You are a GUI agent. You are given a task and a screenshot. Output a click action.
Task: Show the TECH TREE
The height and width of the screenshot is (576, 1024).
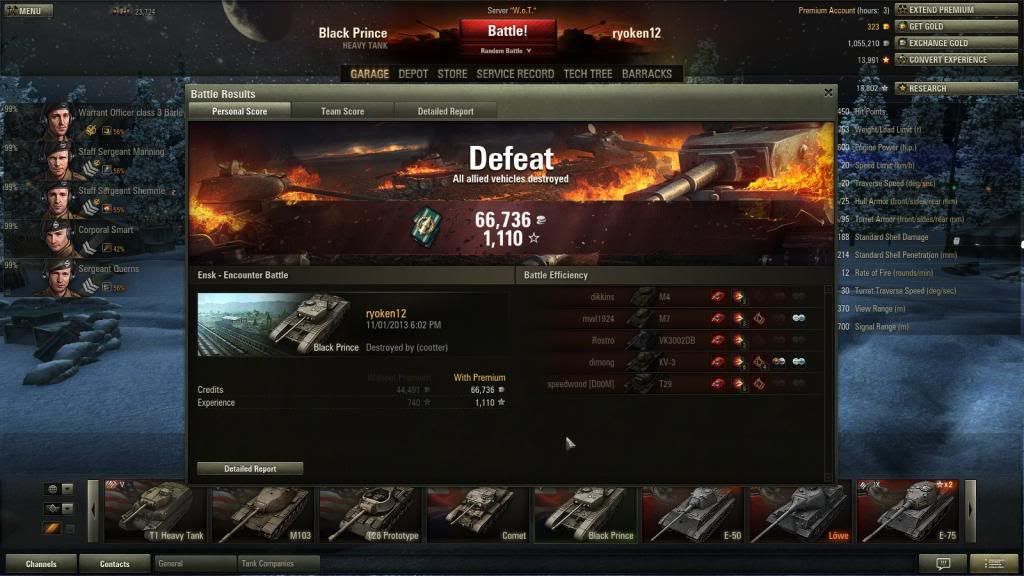point(587,74)
